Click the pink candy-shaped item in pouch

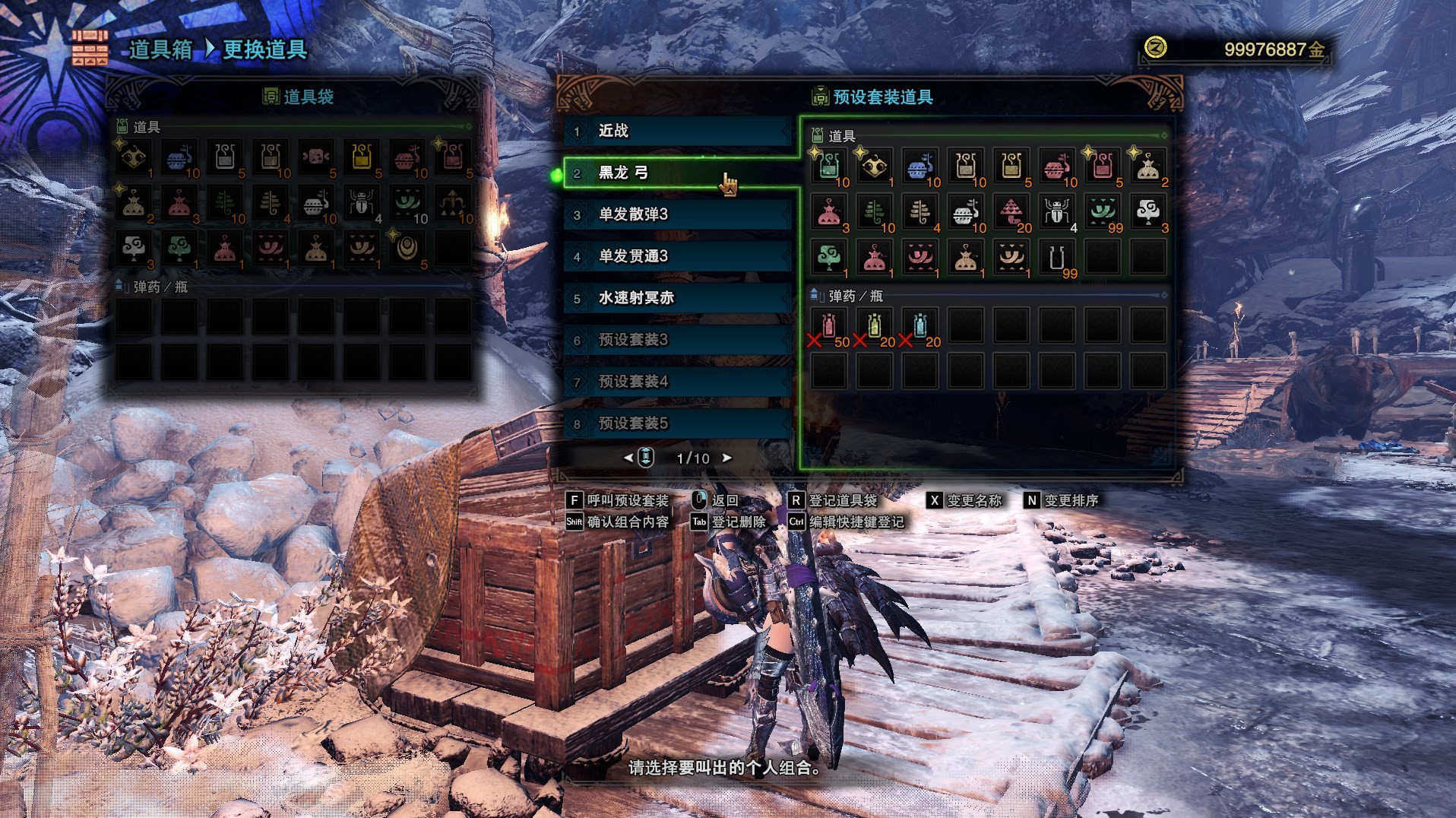(316, 157)
